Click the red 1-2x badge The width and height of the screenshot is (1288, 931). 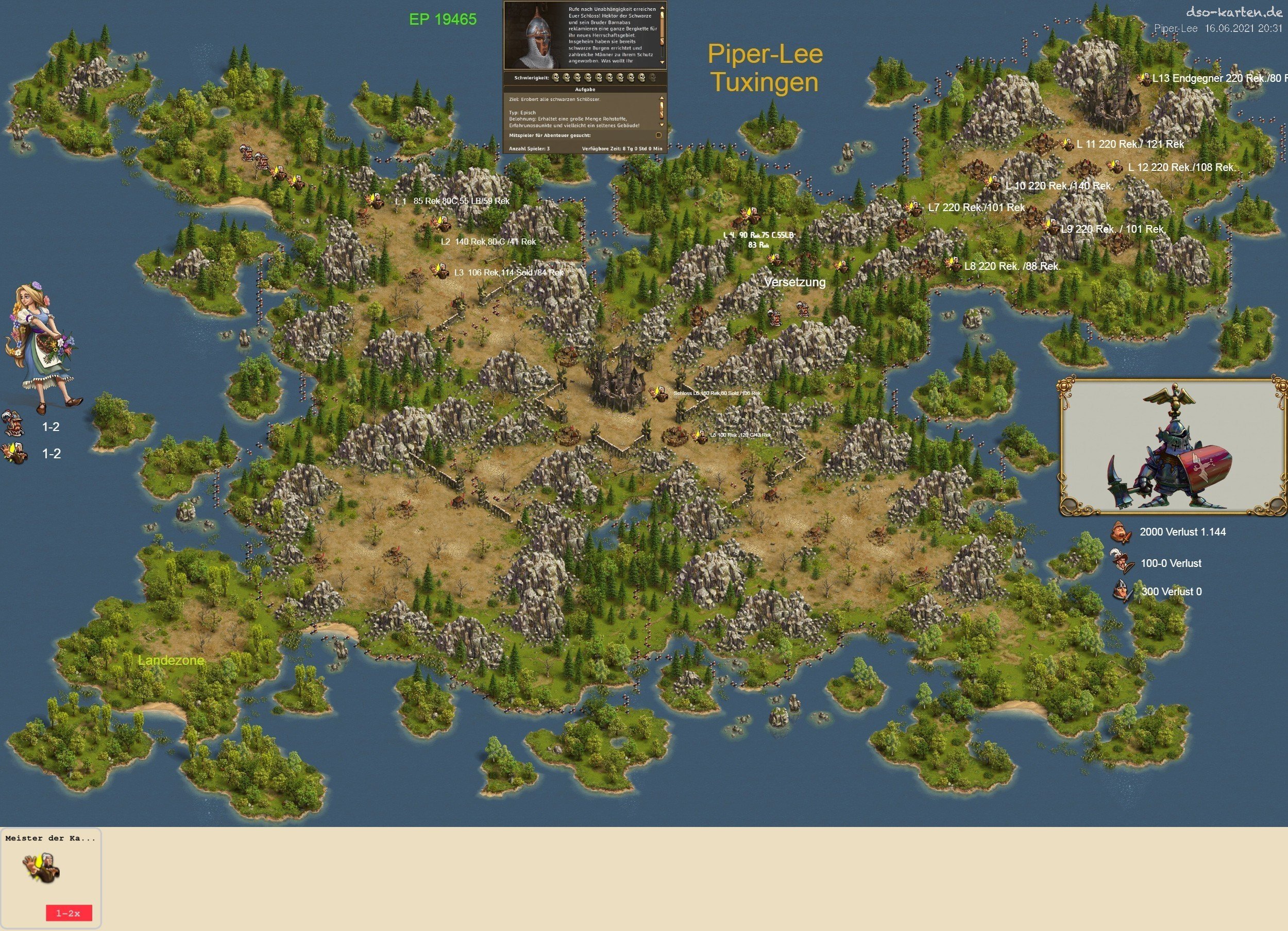click(69, 913)
